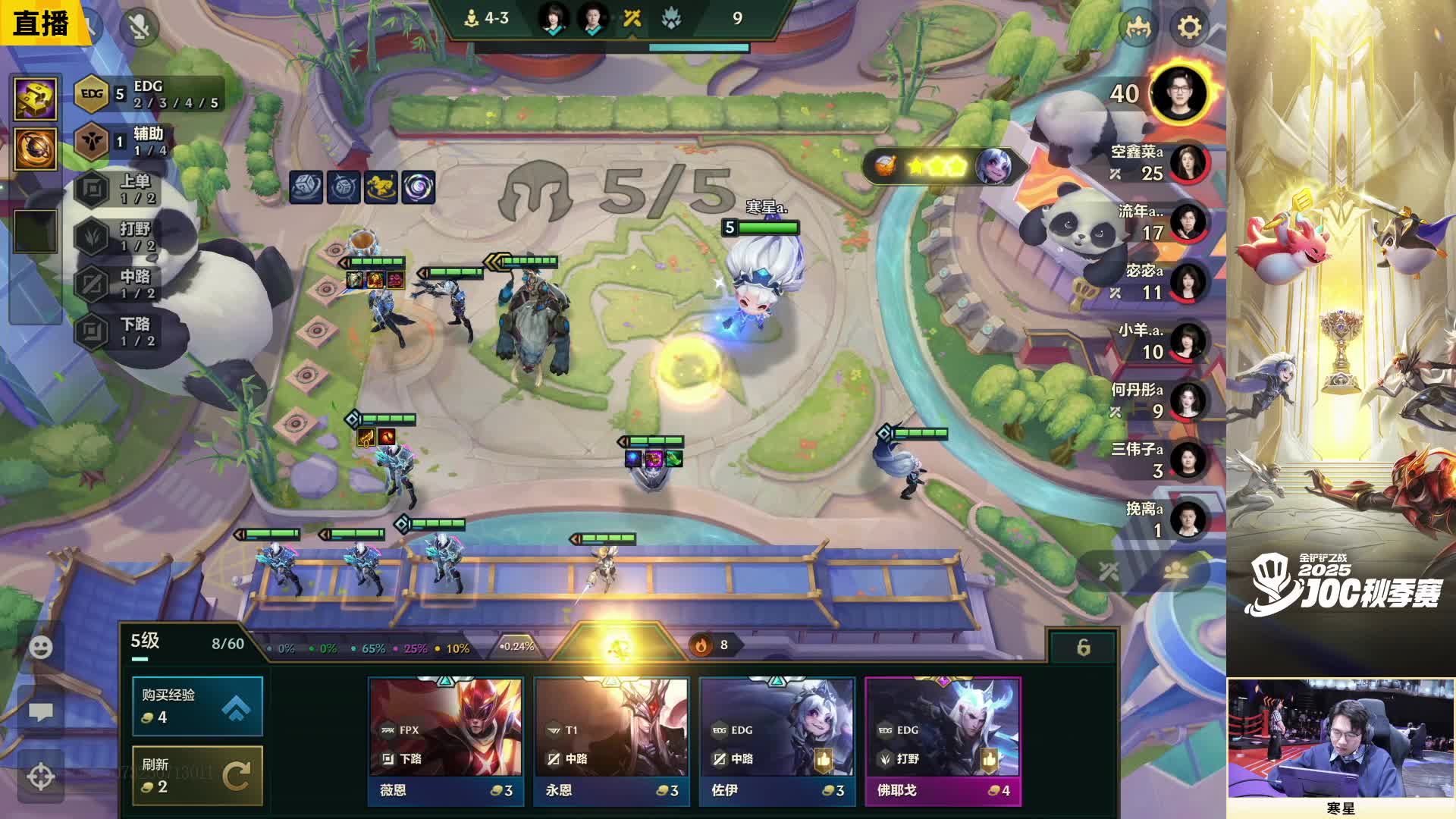Select the golden cube augment icon
The image size is (1456, 819).
click(x=36, y=99)
